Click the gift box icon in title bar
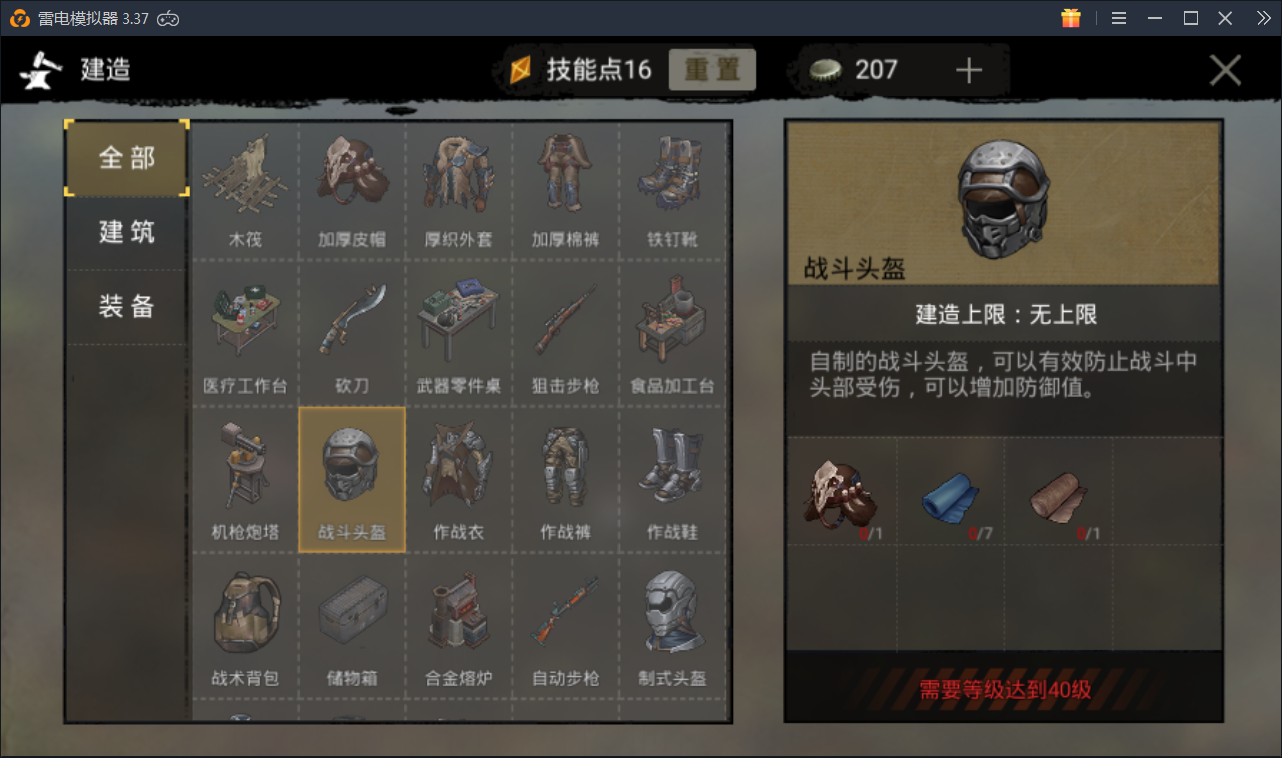The width and height of the screenshot is (1282, 758). point(1070,17)
